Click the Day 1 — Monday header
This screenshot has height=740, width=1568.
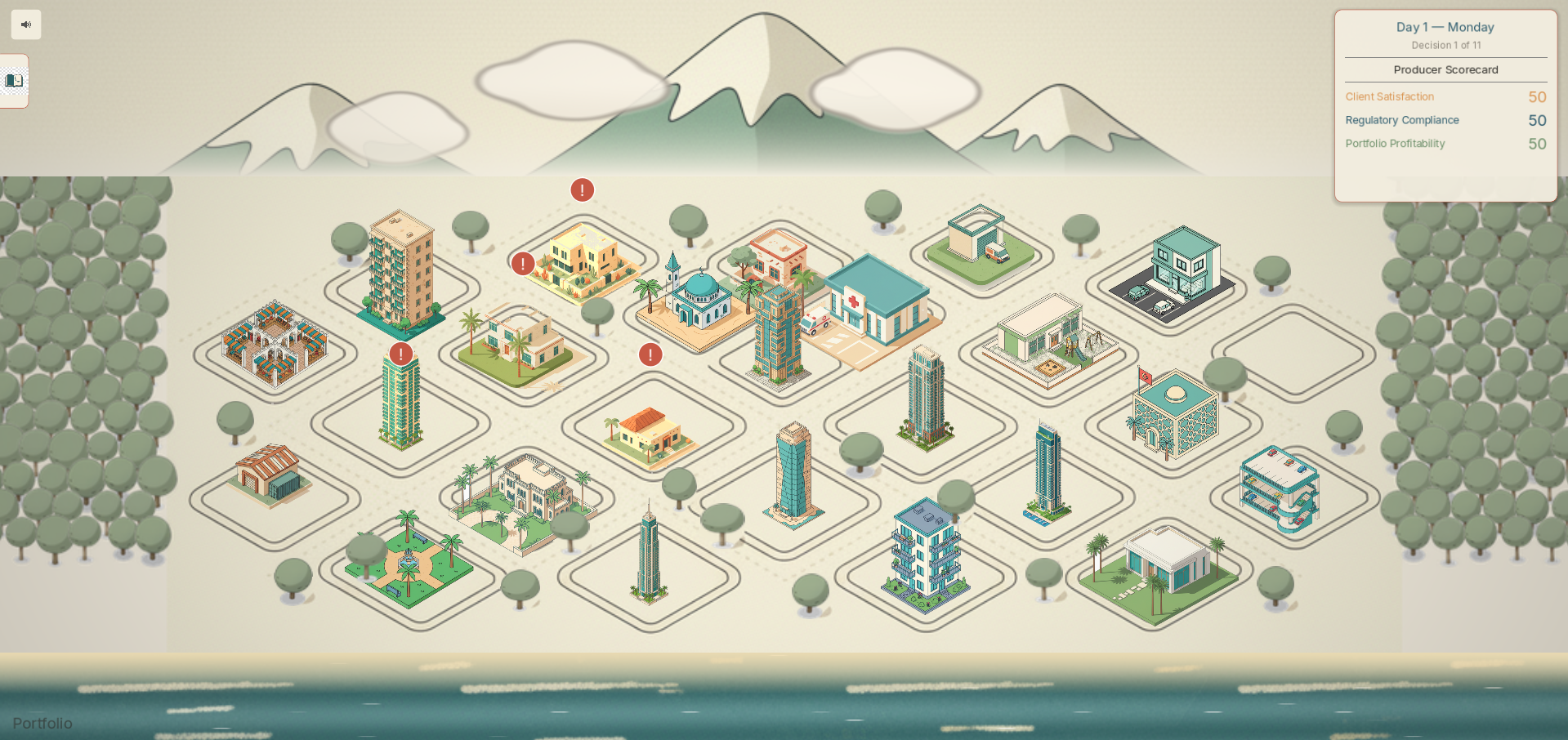click(1445, 27)
